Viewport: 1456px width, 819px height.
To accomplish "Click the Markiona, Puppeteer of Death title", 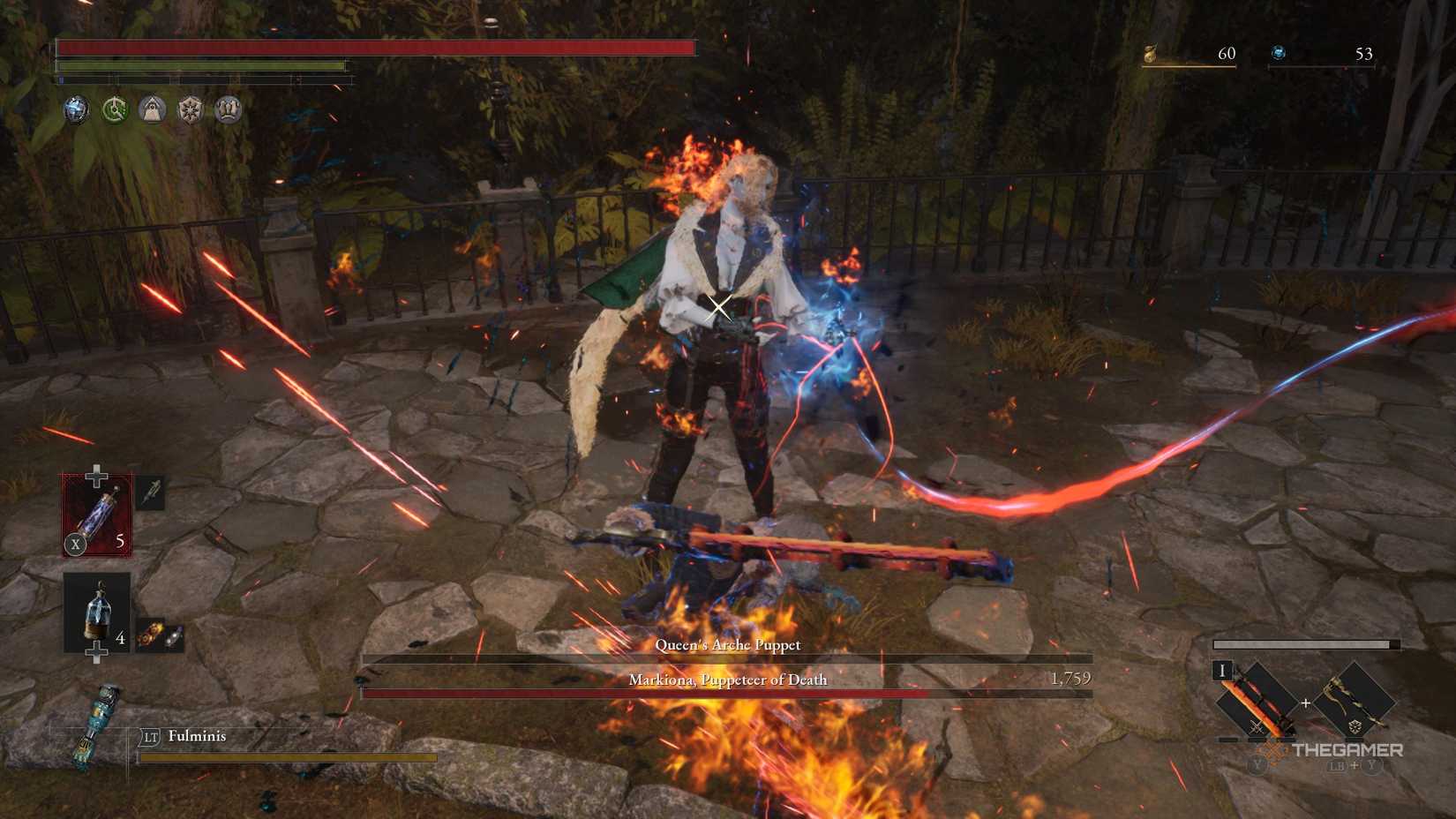I will click(727, 680).
